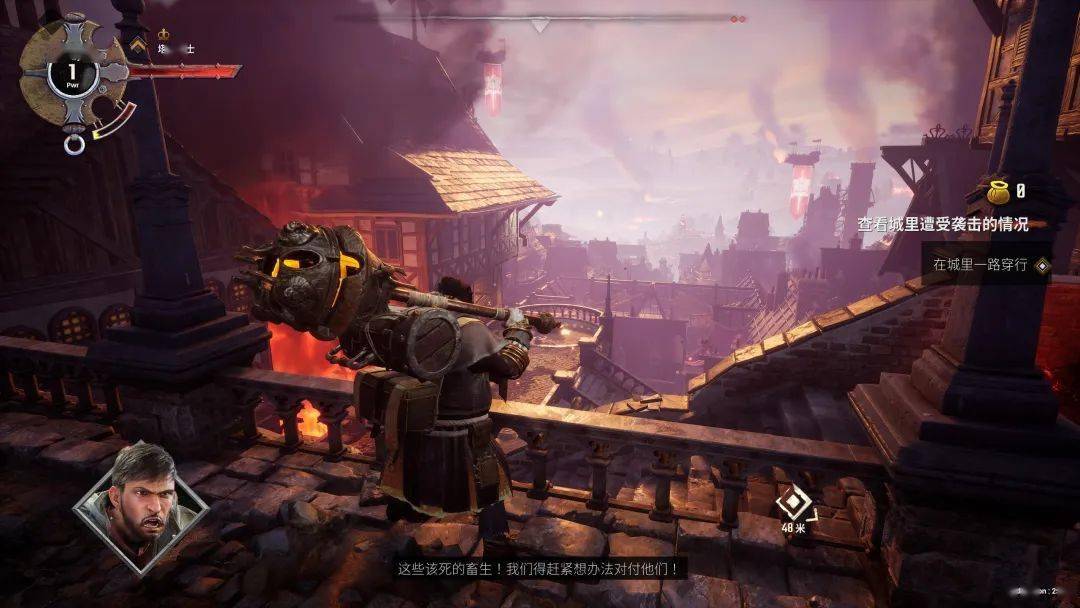Click the triangle compass pointer at top
Viewport: 1080px width, 608px height.
point(540,25)
